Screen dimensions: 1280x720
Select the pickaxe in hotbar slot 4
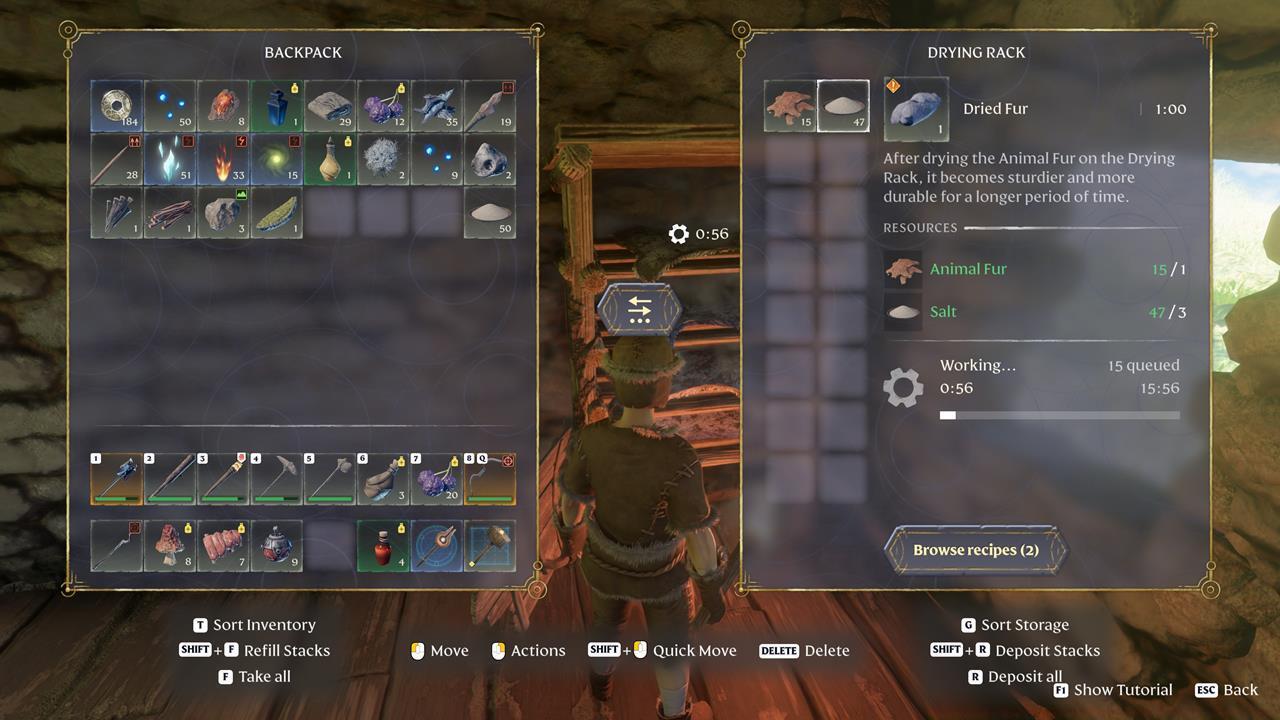(x=276, y=479)
